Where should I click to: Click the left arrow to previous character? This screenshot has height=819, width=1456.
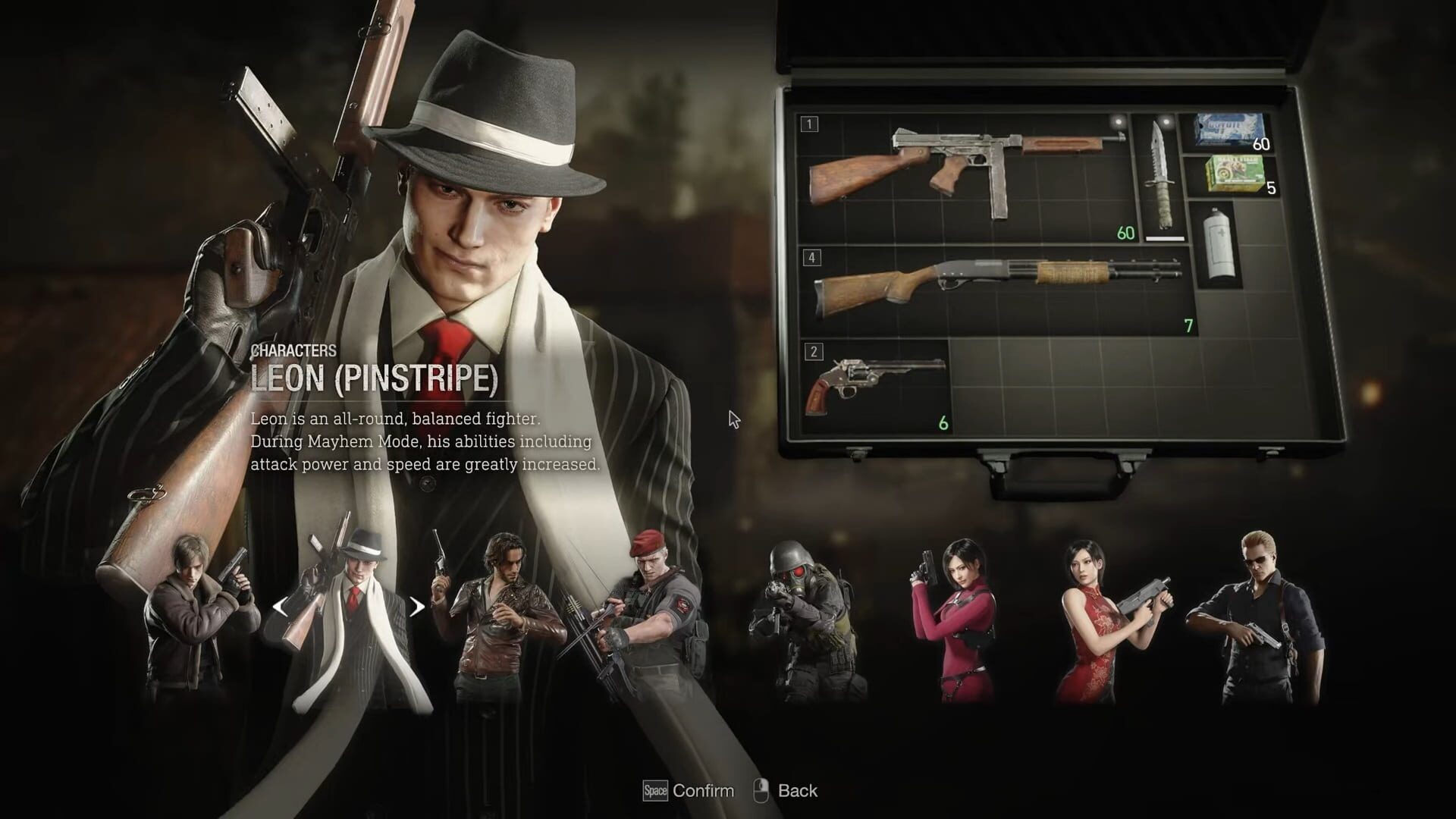pyautogui.click(x=282, y=607)
